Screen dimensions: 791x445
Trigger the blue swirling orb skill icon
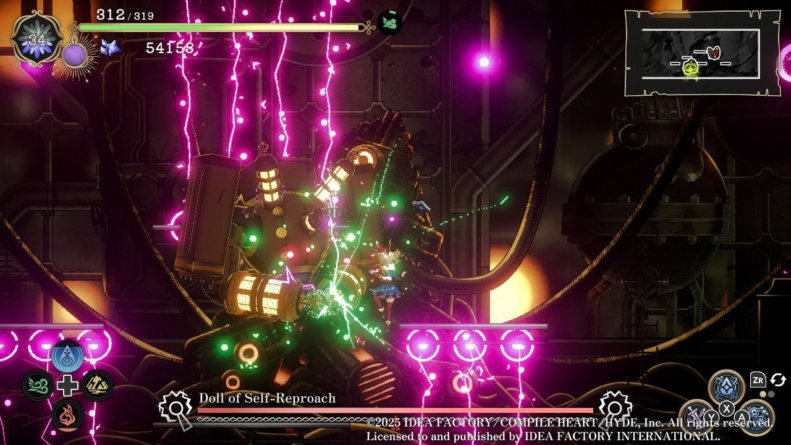756,417
